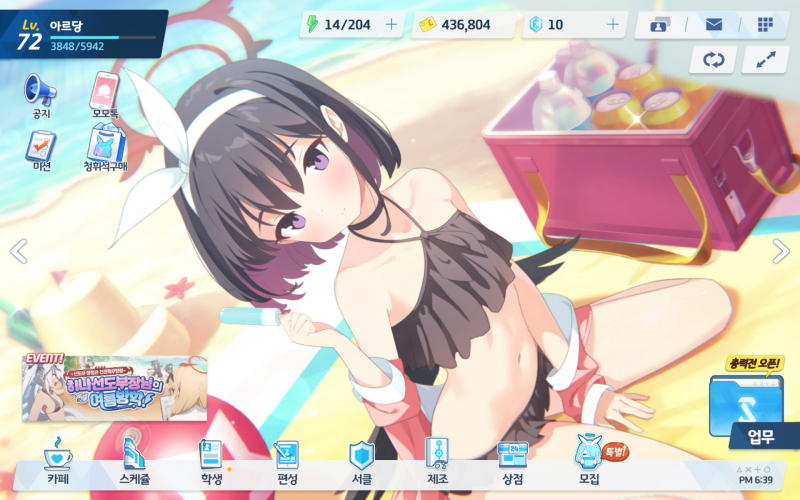Open the mailbox envelope icon
The width and height of the screenshot is (800, 500).
pos(713,25)
